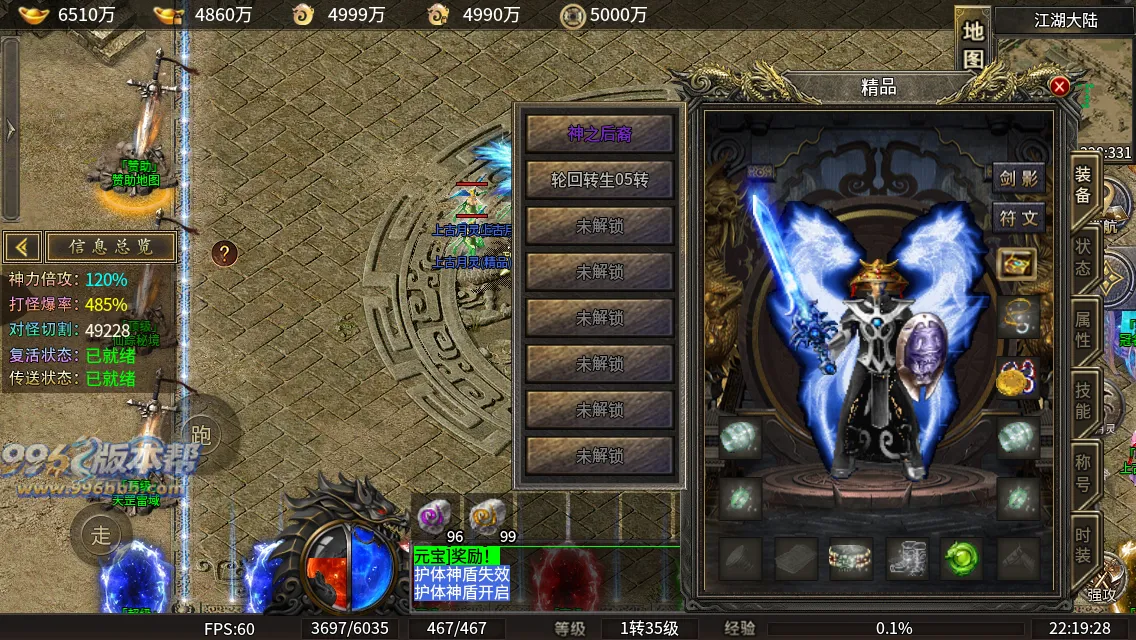Viewport: 1136px width, 640px height.
Task: Switch to the 状态 tab
Action: coord(1083,257)
